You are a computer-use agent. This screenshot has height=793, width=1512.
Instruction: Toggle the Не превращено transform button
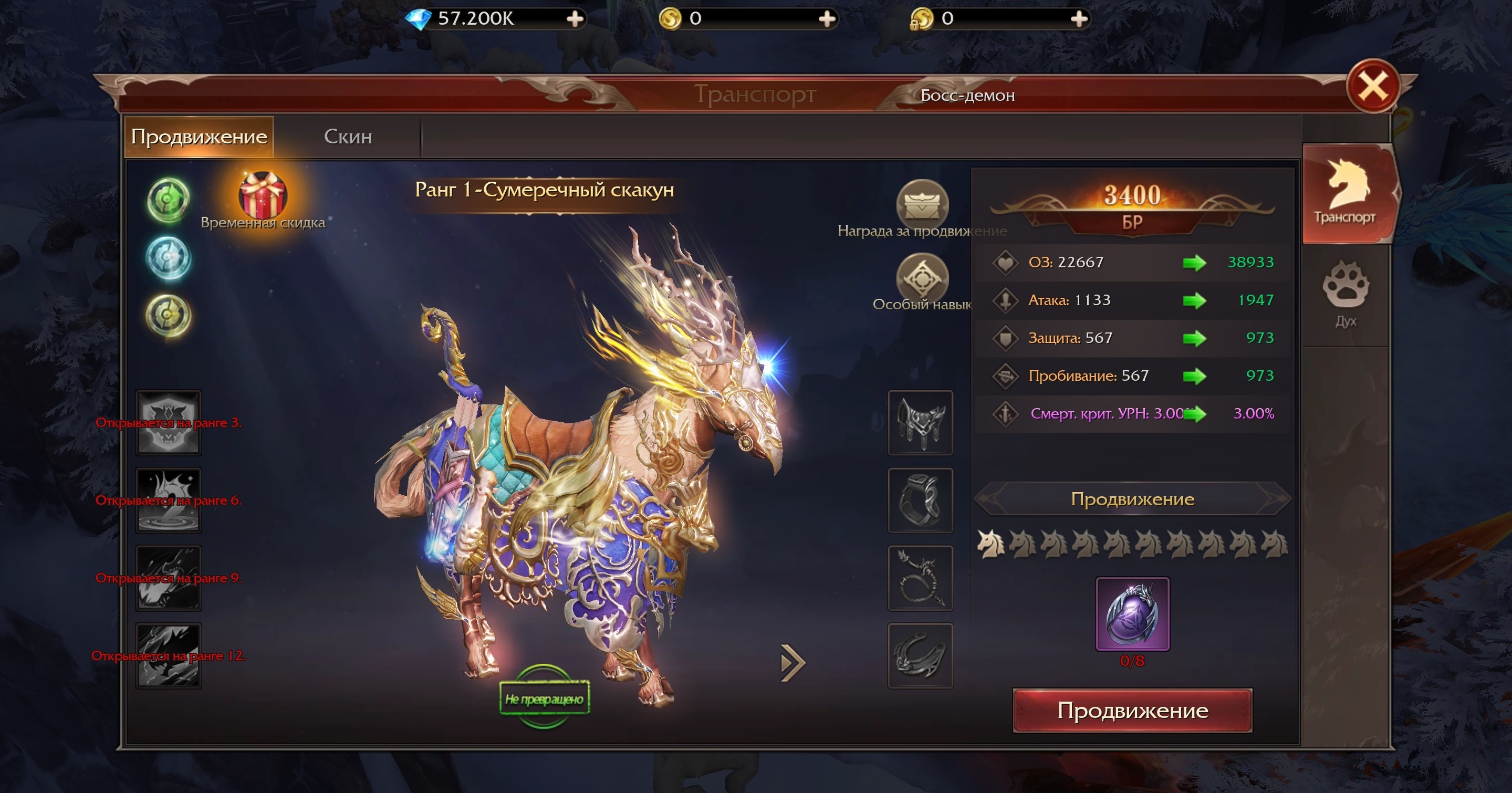point(544,698)
